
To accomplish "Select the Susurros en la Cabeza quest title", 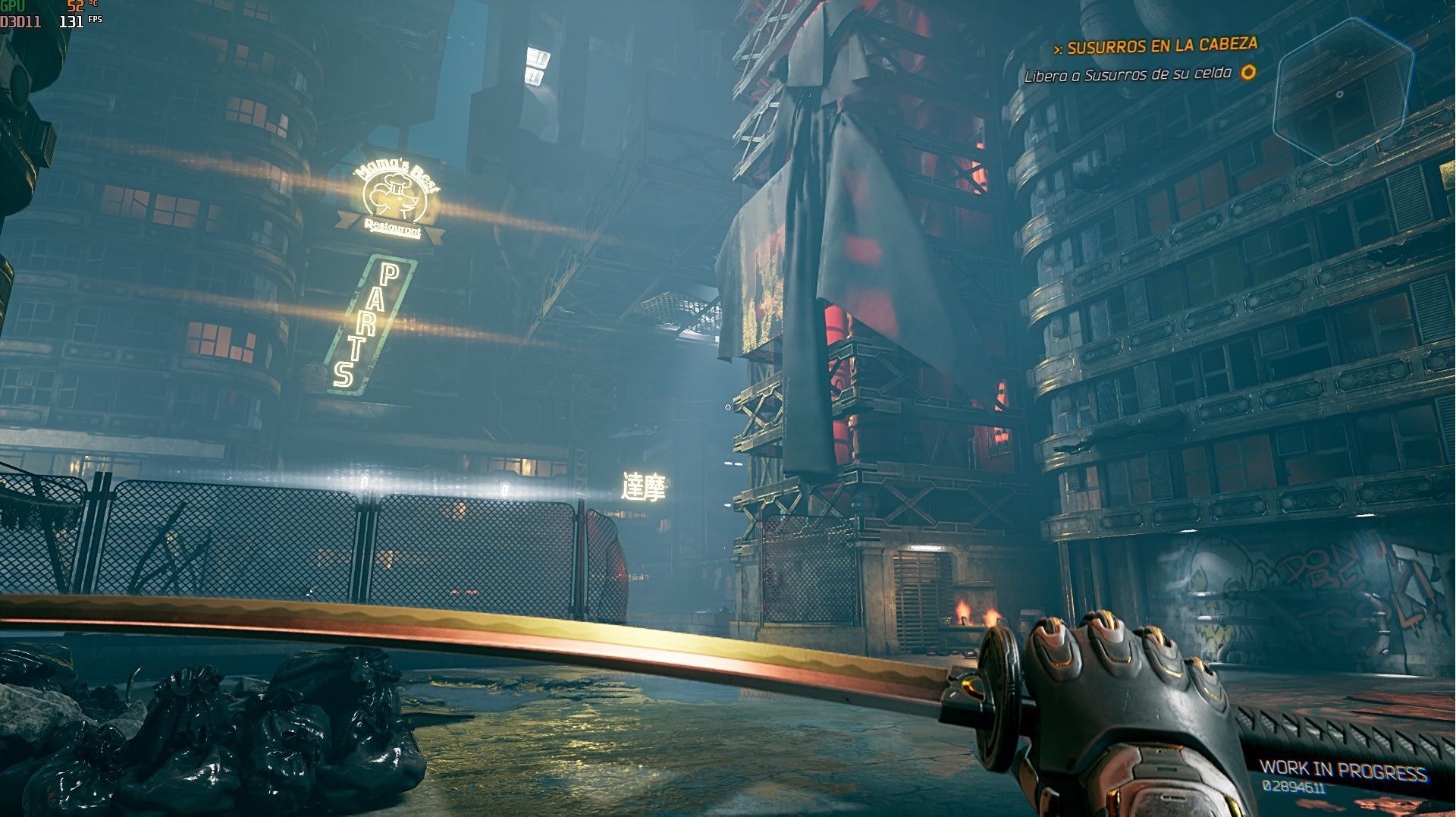I will pos(1162,46).
